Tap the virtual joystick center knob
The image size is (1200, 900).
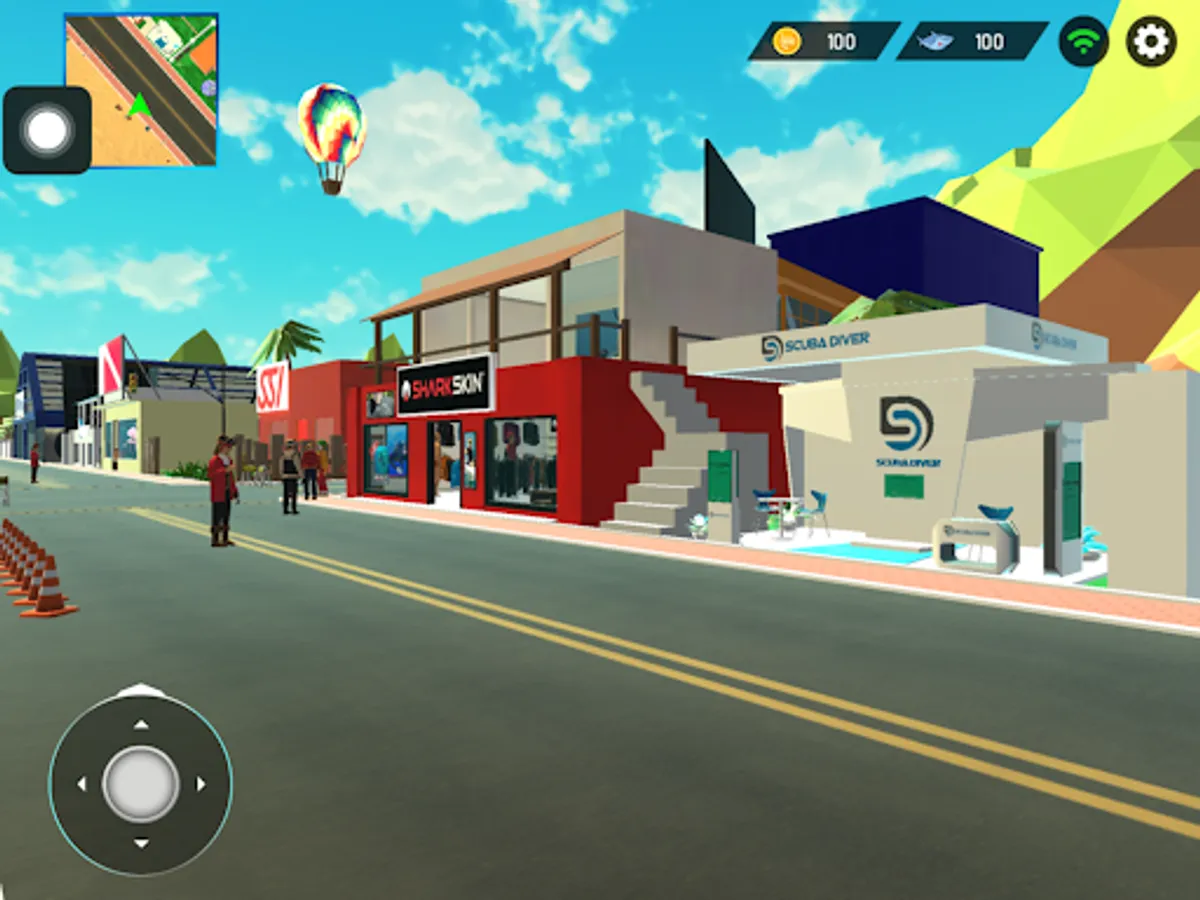point(141,784)
